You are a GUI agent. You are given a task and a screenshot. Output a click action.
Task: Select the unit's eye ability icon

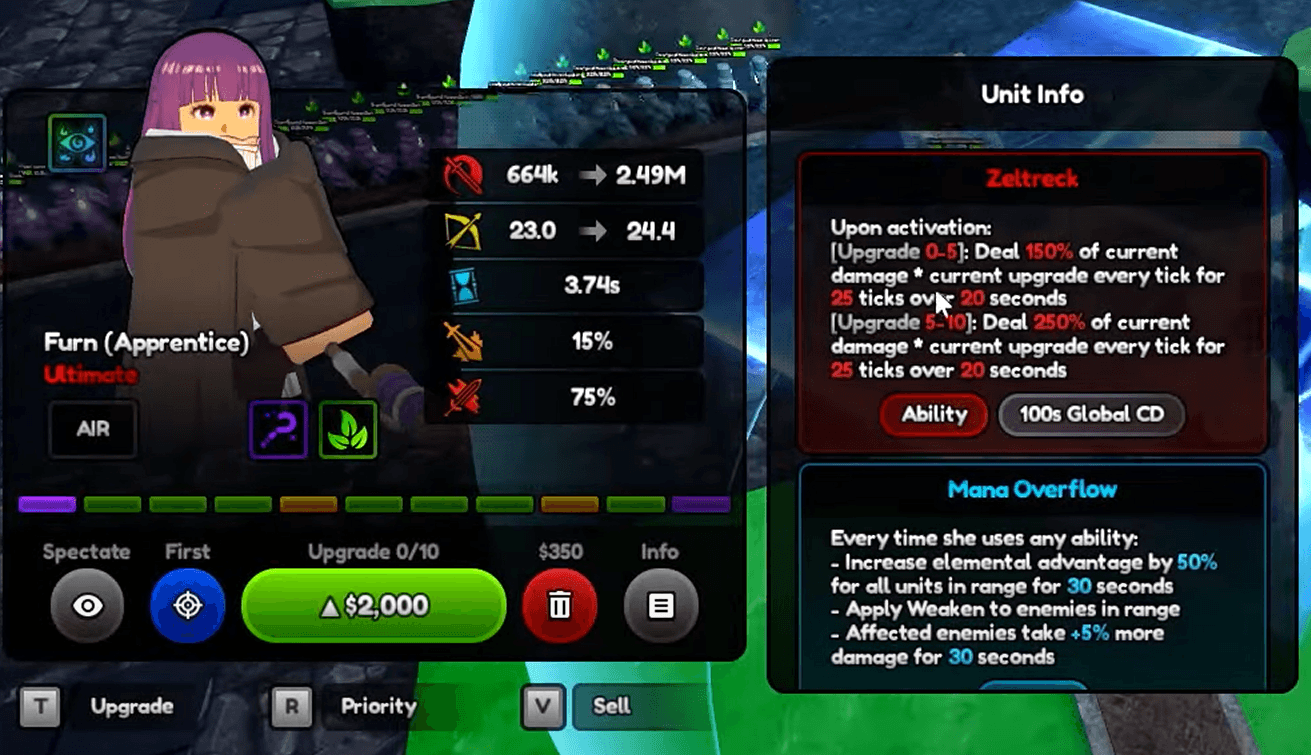point(77,143)
